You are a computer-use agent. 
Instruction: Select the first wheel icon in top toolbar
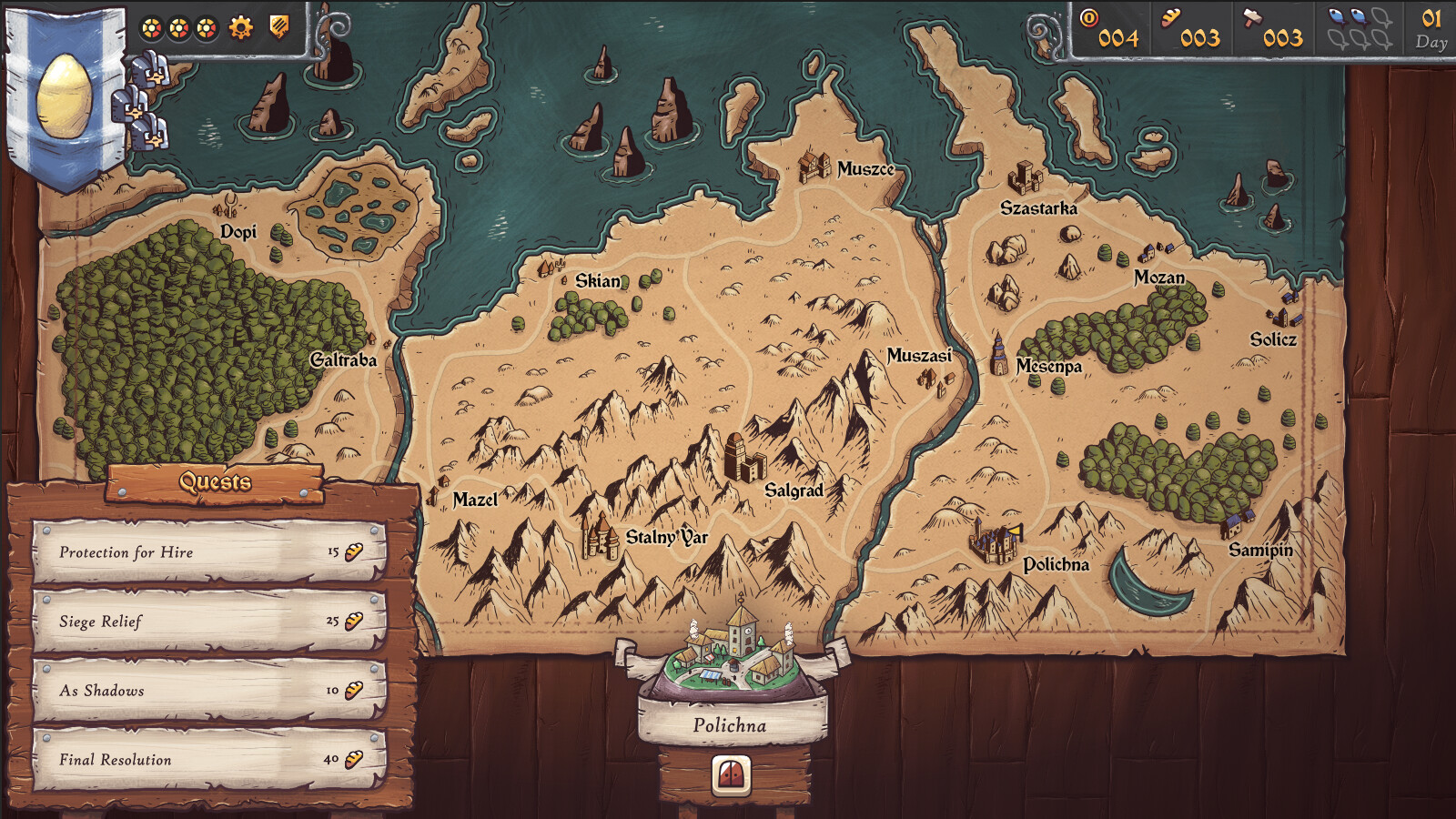point(151,29)
